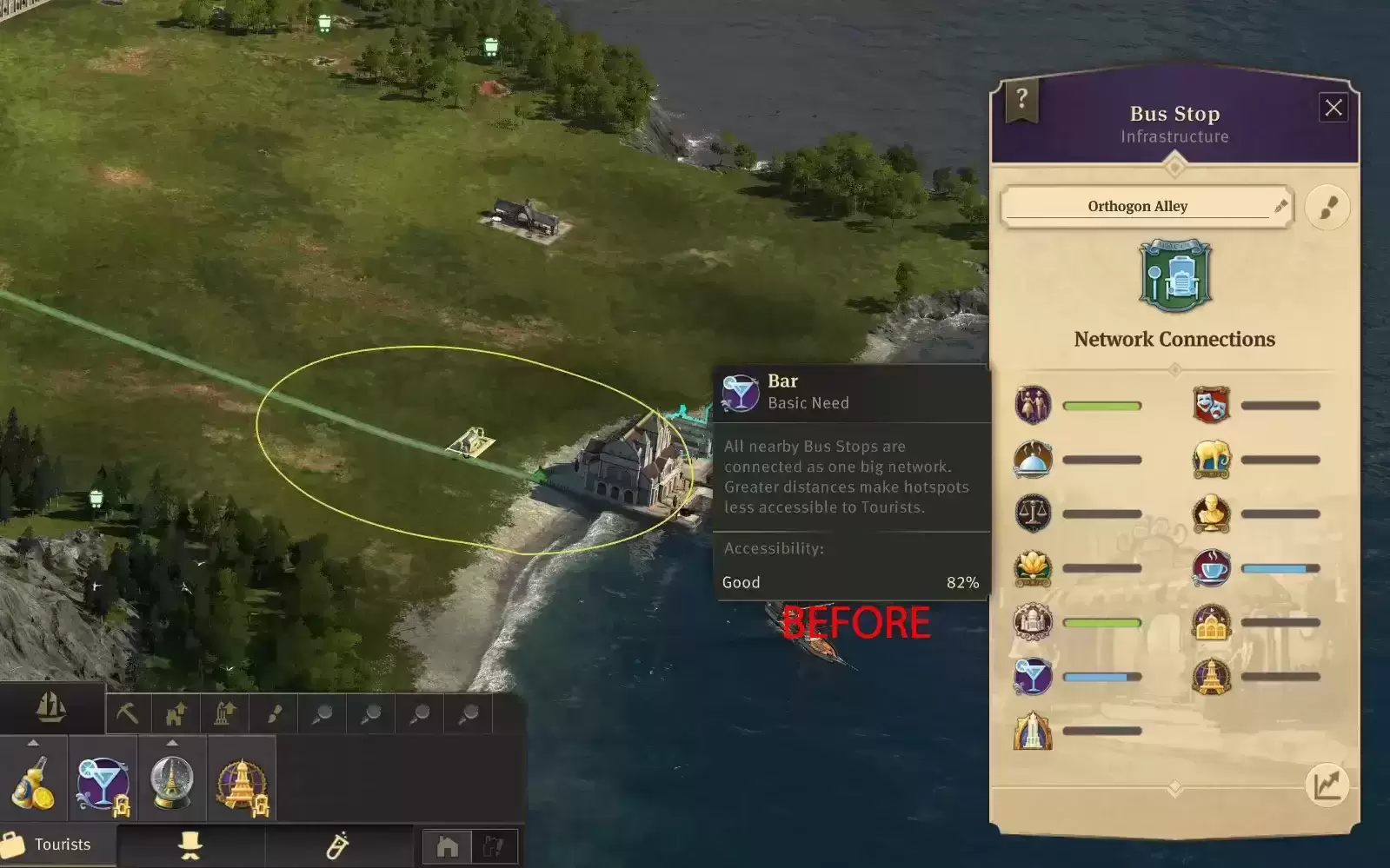
Task: Rename the Orthogon Alley bus stop
Action: coord(1280,206)
